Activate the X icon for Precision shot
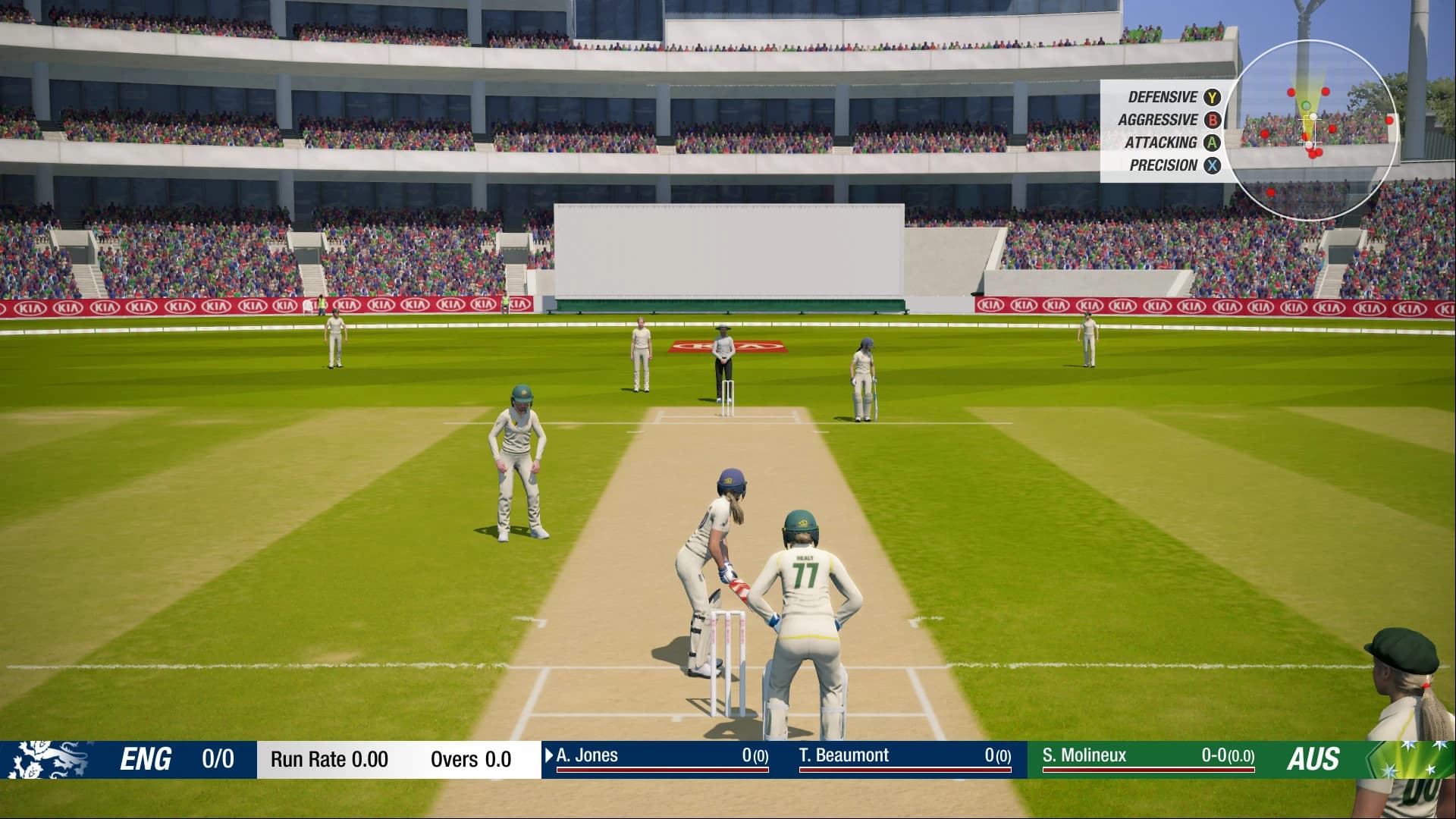The image size is (1456, 819). (1211, 165)
